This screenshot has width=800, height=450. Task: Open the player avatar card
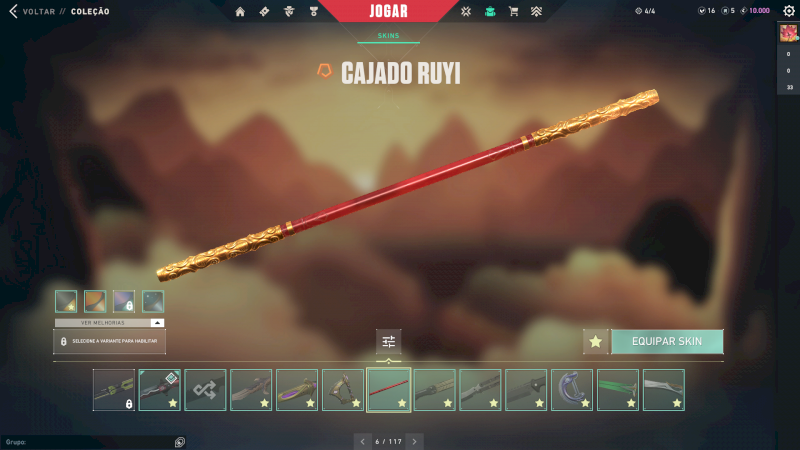coord(788,32)
